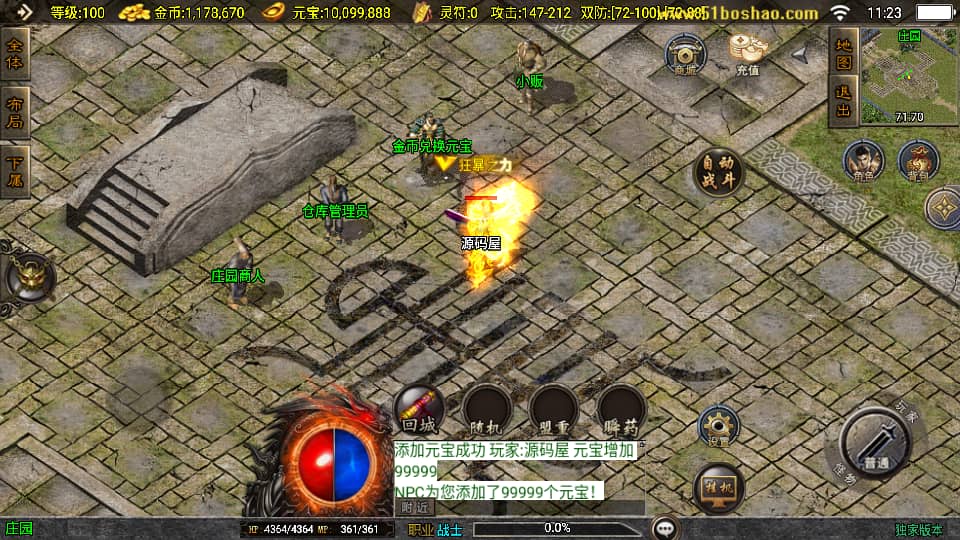This screenshot has height=540, width=960.
Task: Select the 下属 tab
Action: coord(16,171)
